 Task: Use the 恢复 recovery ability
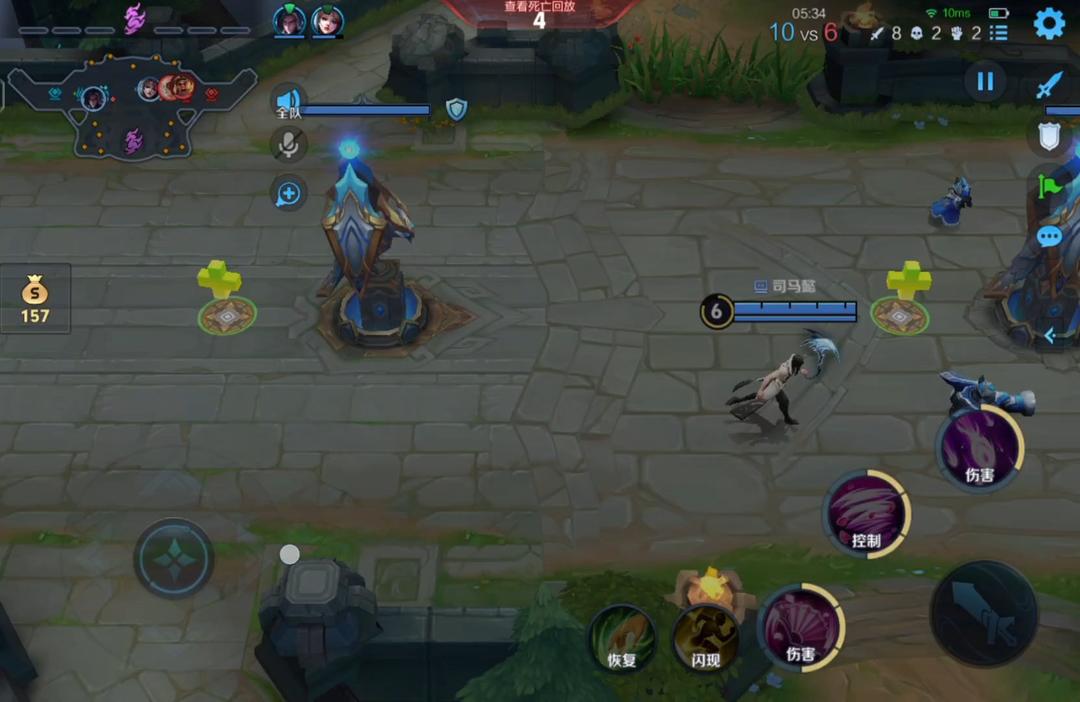[x=622, y=637]
